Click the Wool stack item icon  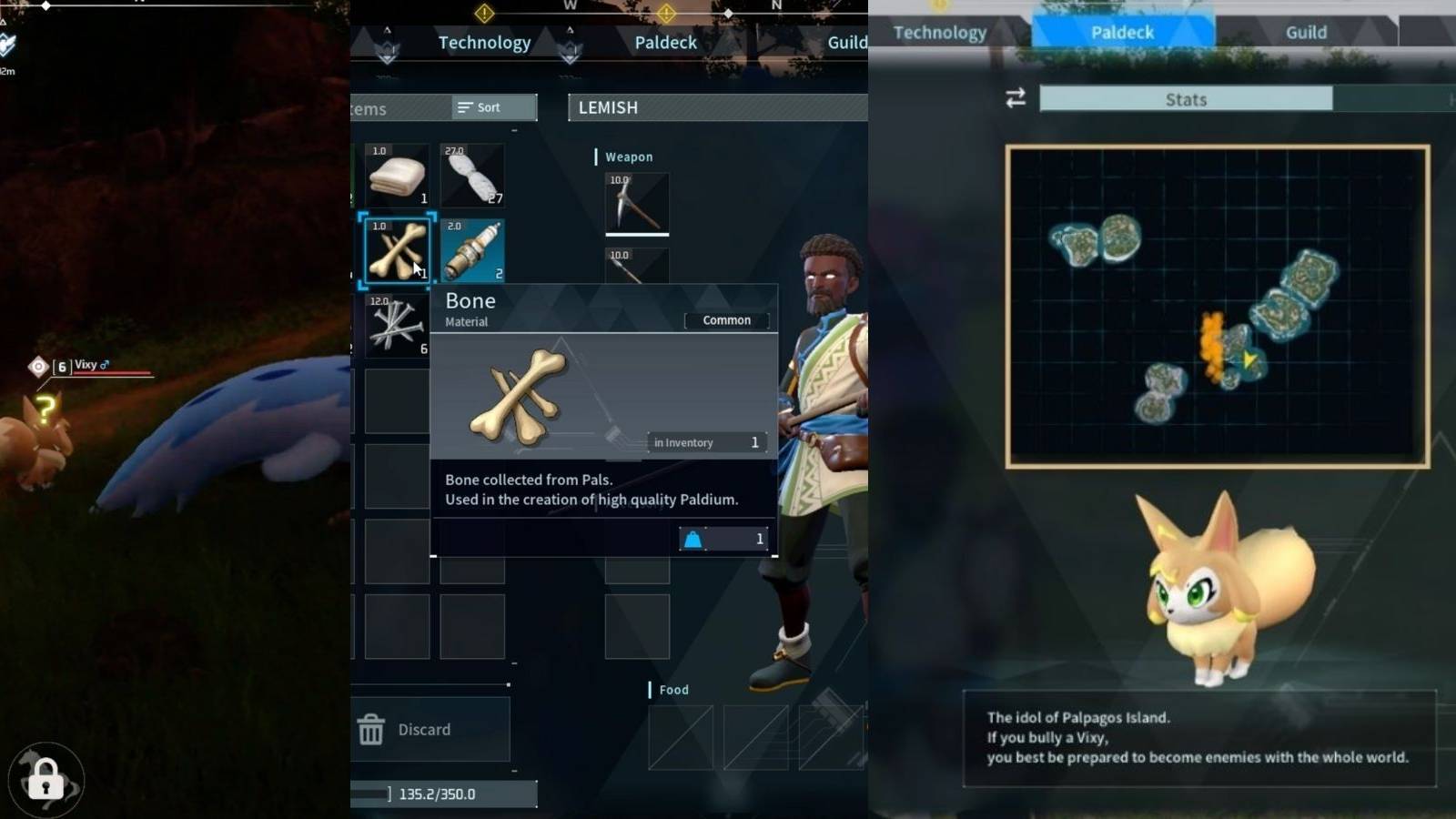point(472,175)
